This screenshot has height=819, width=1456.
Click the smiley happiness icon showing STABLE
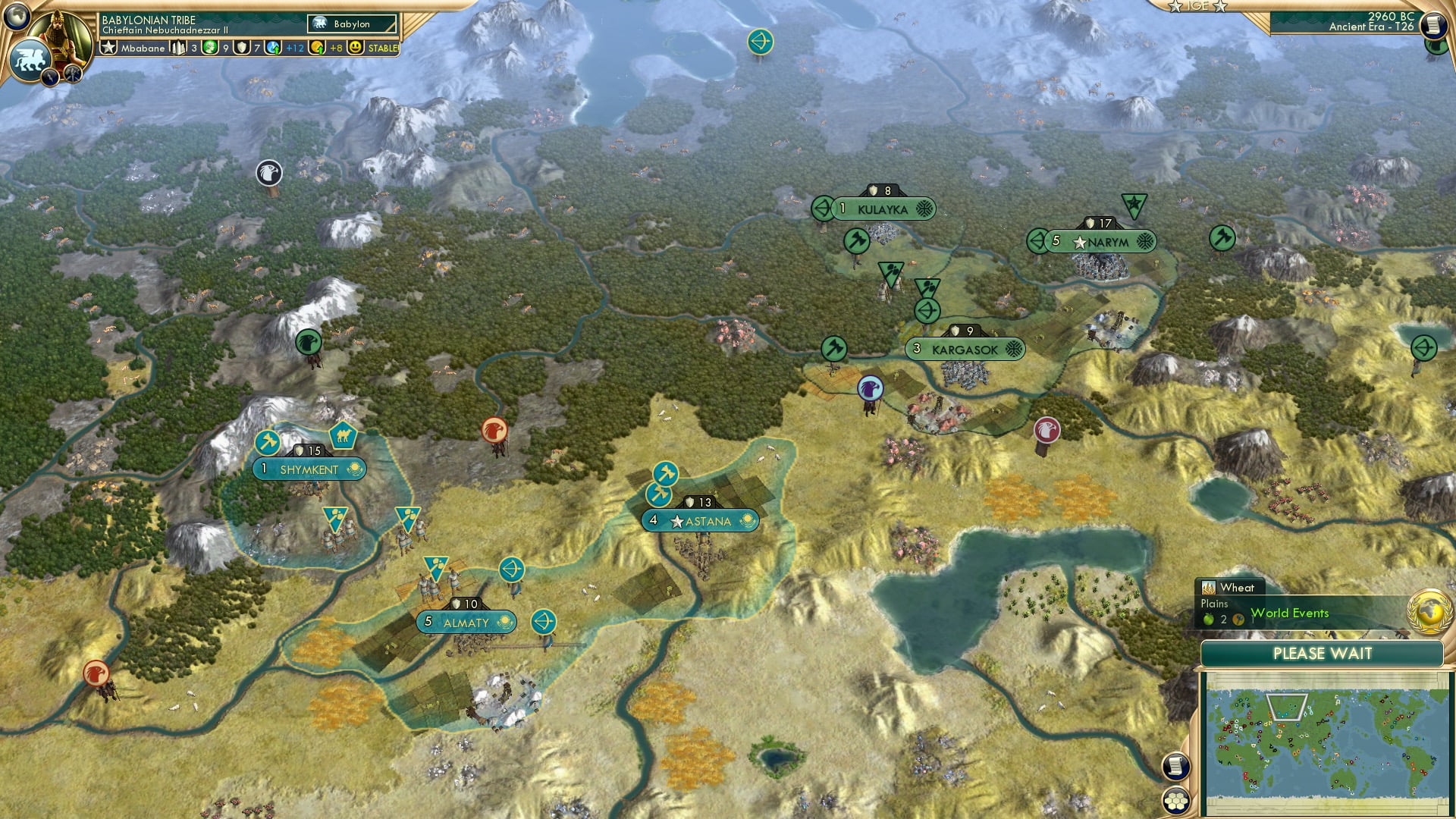354,47
